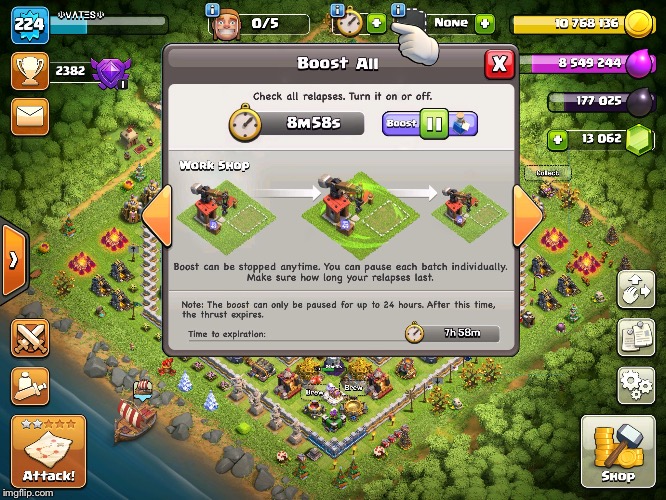This screenshot has width=666, height=500.
Task: Go to the next boost page
Action: [527, 217]
